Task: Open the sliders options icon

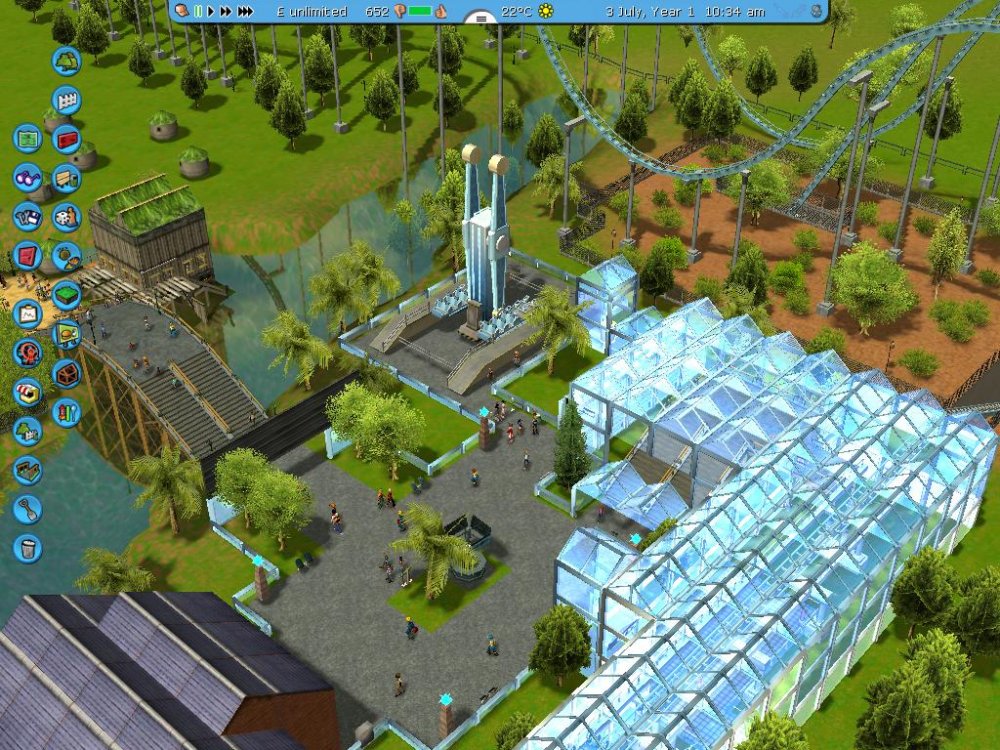Action: pyautogui.click(x=66, y=411)
